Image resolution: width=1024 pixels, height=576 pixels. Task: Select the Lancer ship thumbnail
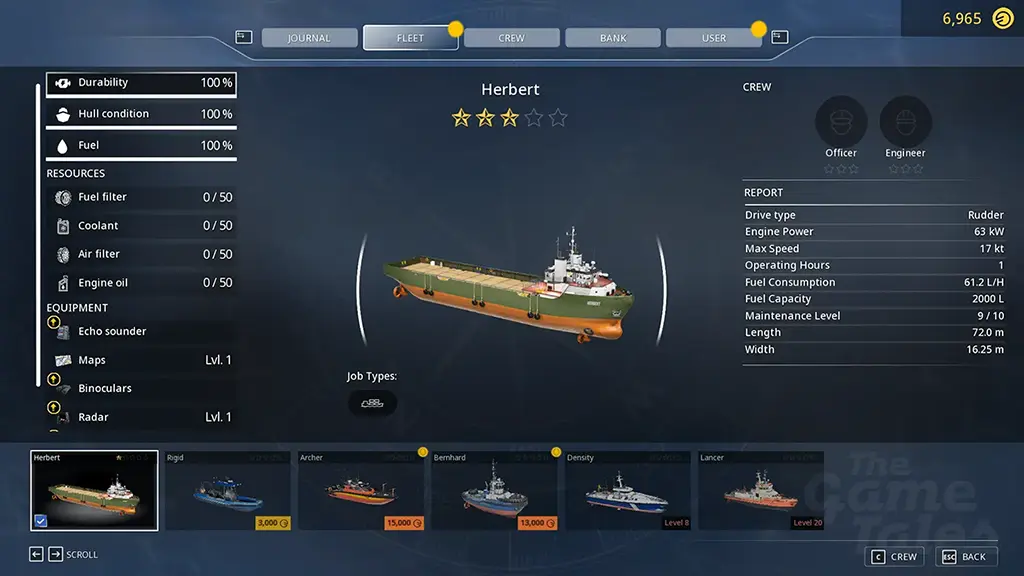tap(761, 491)
